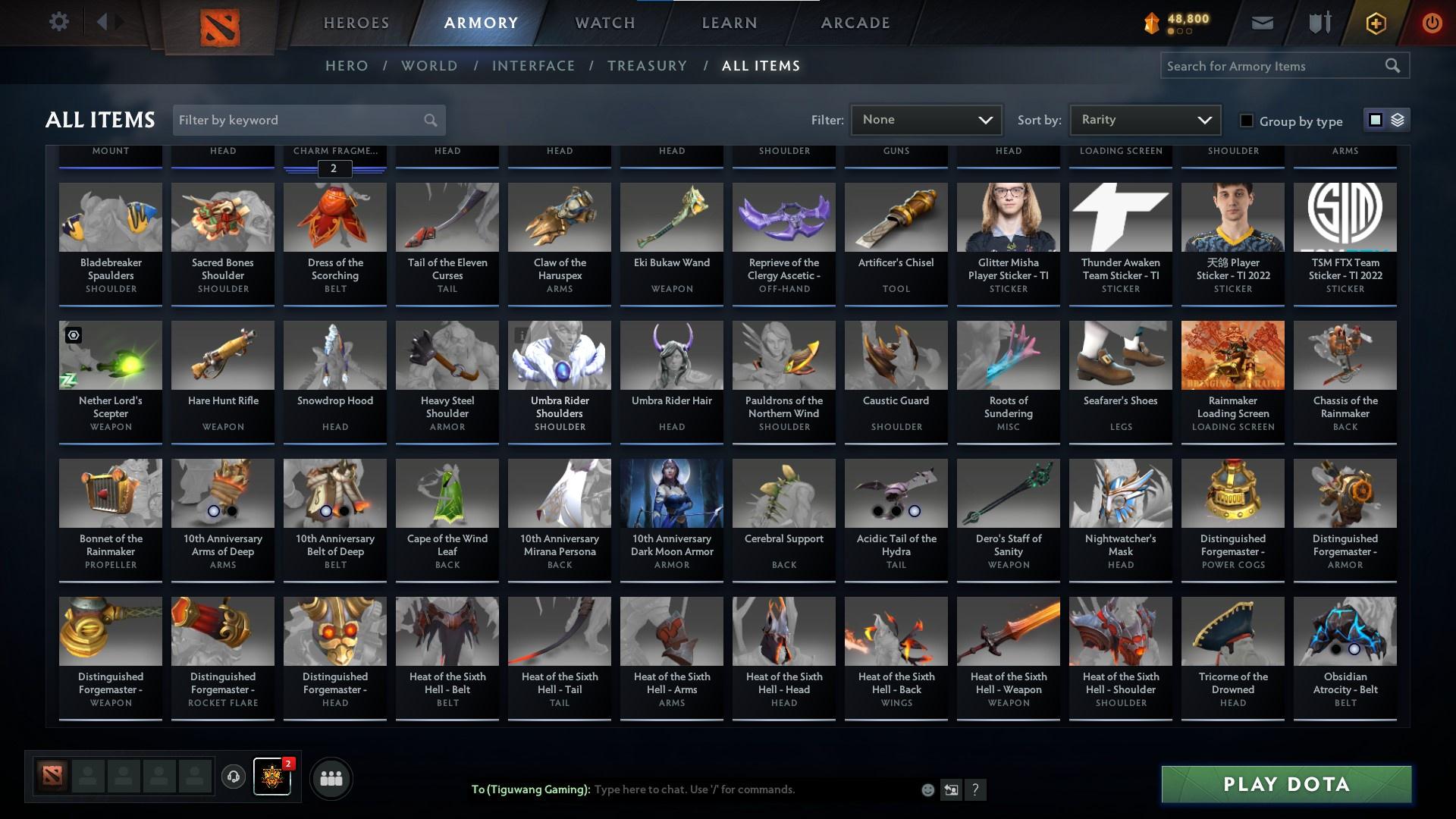Click the red power button icon
This screenshot has height=819, width=1456.
[x=1432, y=22]
